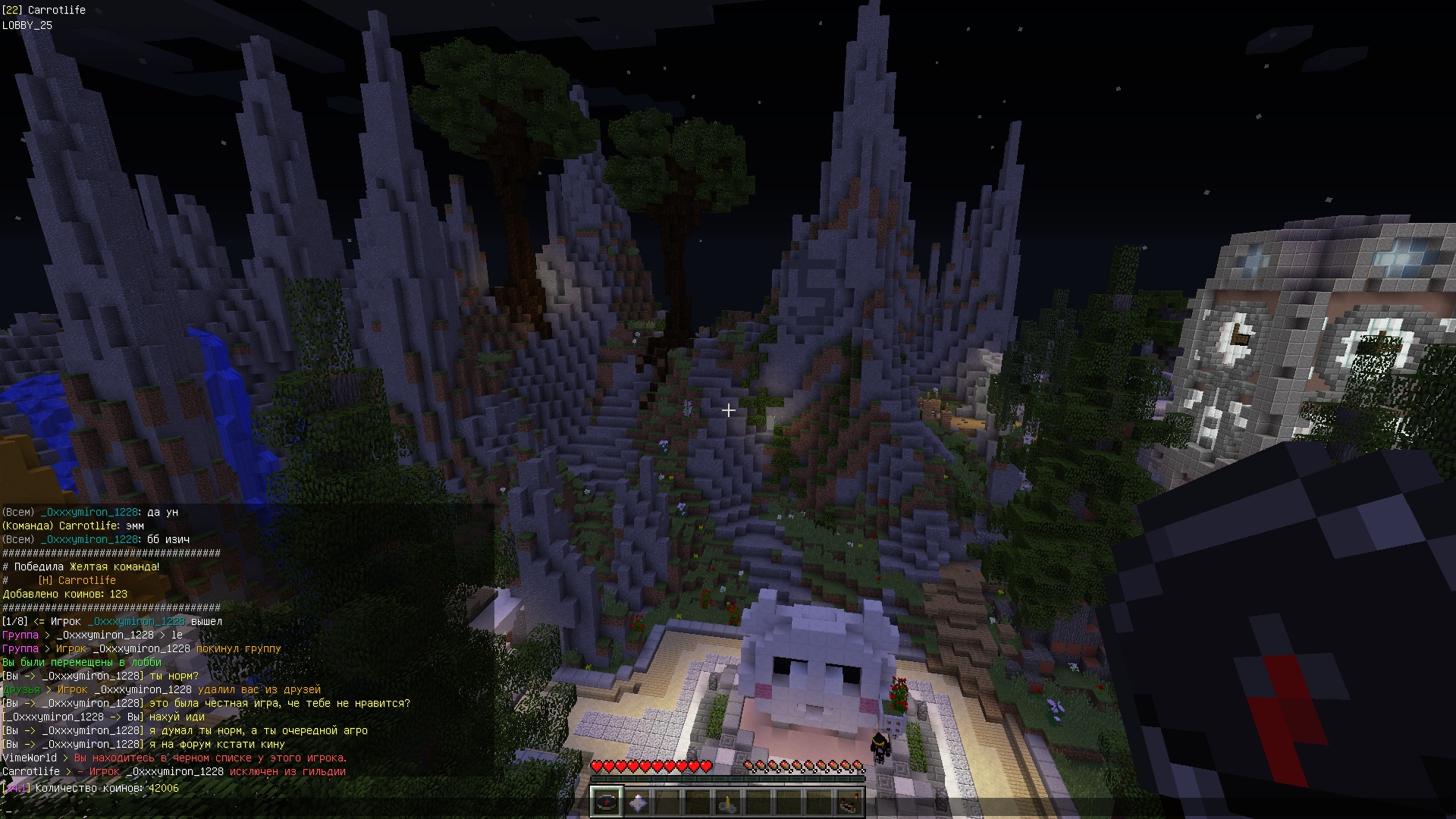Select the compass hotbar slot

pos(607,802)
